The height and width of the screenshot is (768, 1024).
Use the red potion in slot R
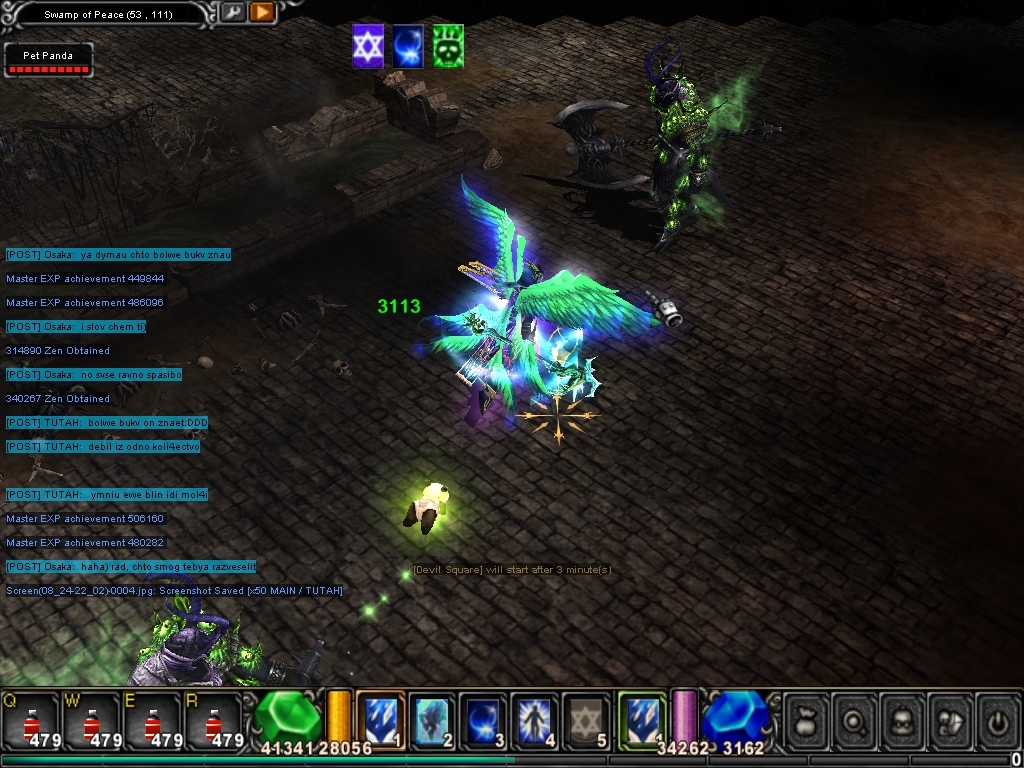pyautogui.click(x=212, y=720)
